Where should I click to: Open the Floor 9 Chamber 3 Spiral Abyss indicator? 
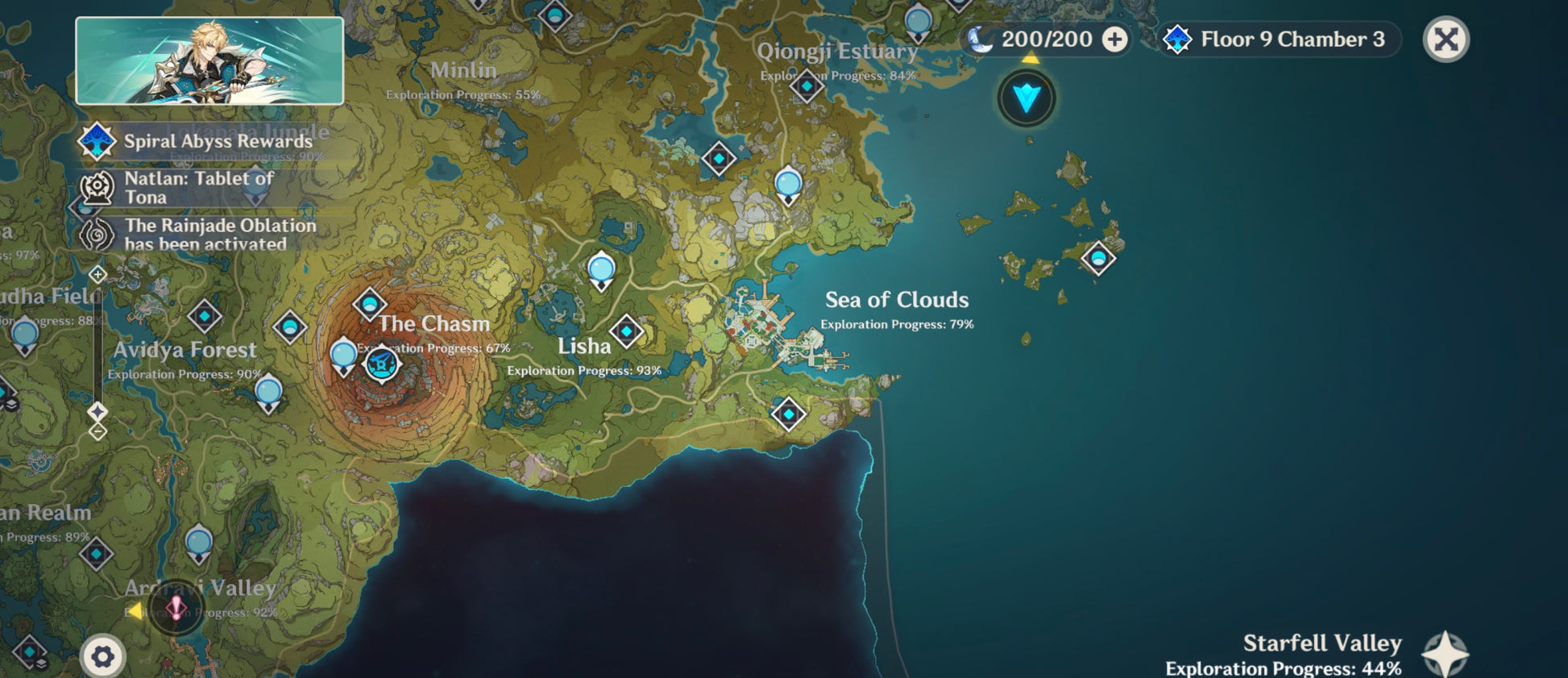click(1280, 40)
